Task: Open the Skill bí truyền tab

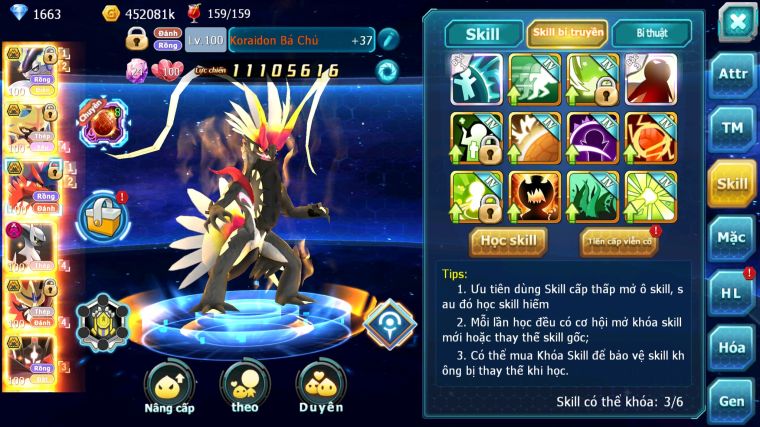Action: point(568,34)
